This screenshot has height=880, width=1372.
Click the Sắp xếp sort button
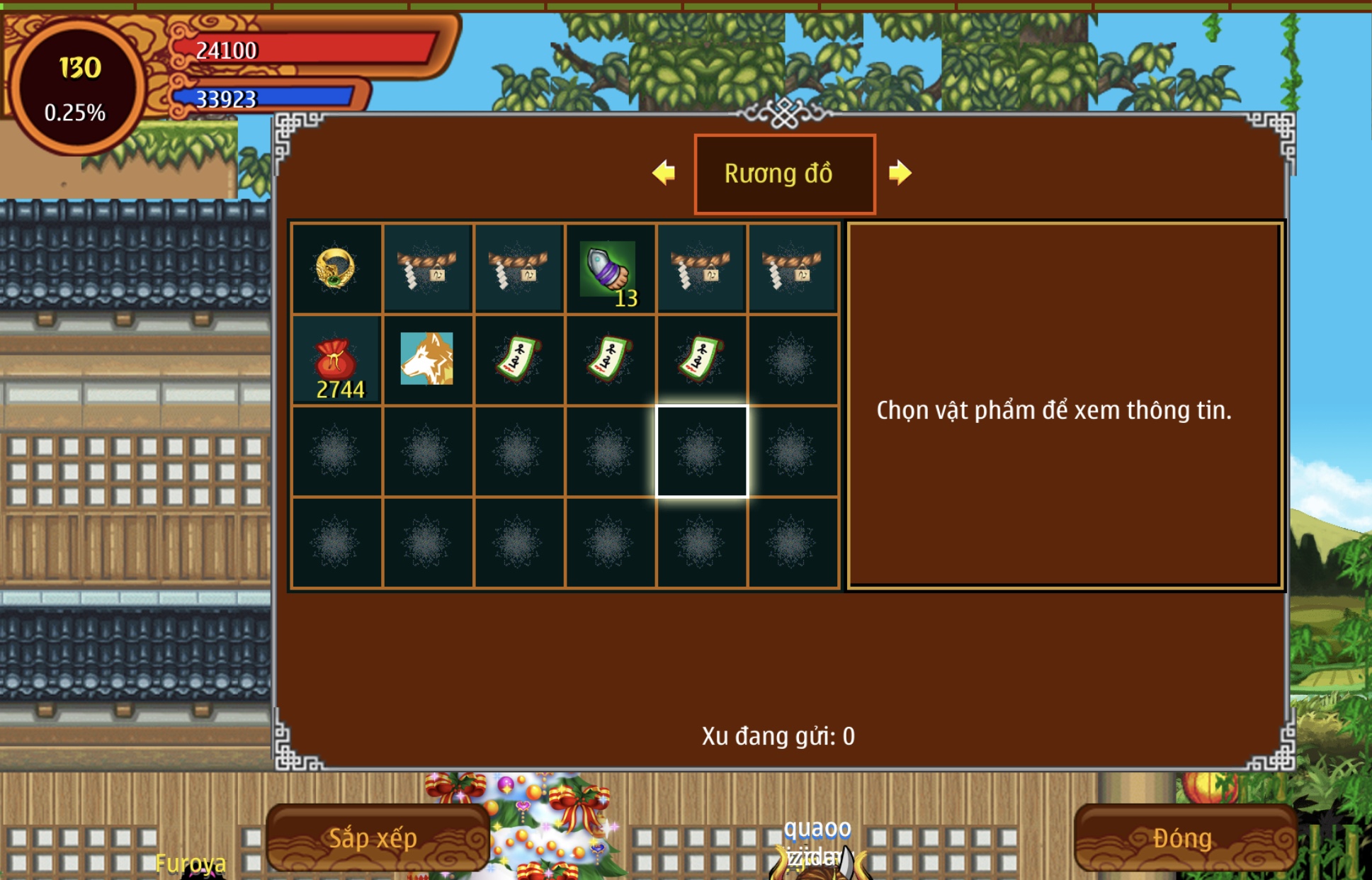pos(373,838)
